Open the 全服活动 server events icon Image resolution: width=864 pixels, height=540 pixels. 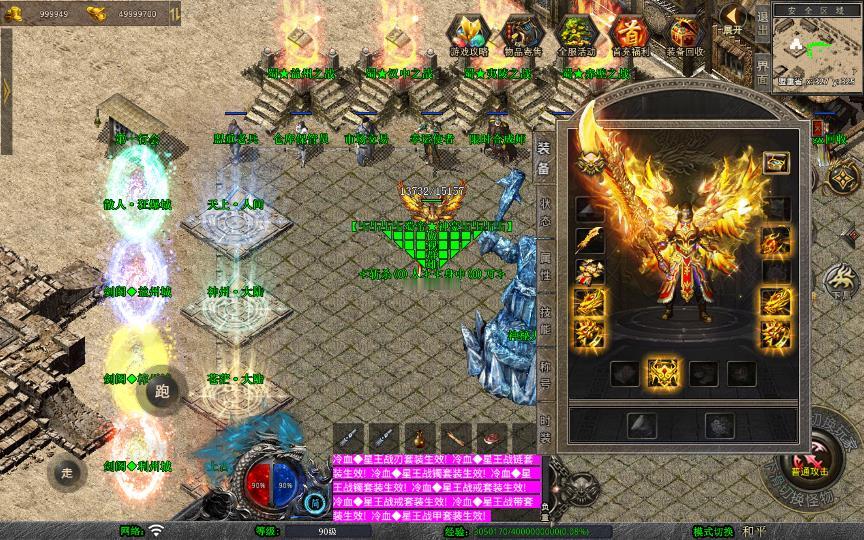(x=574, y=35)
